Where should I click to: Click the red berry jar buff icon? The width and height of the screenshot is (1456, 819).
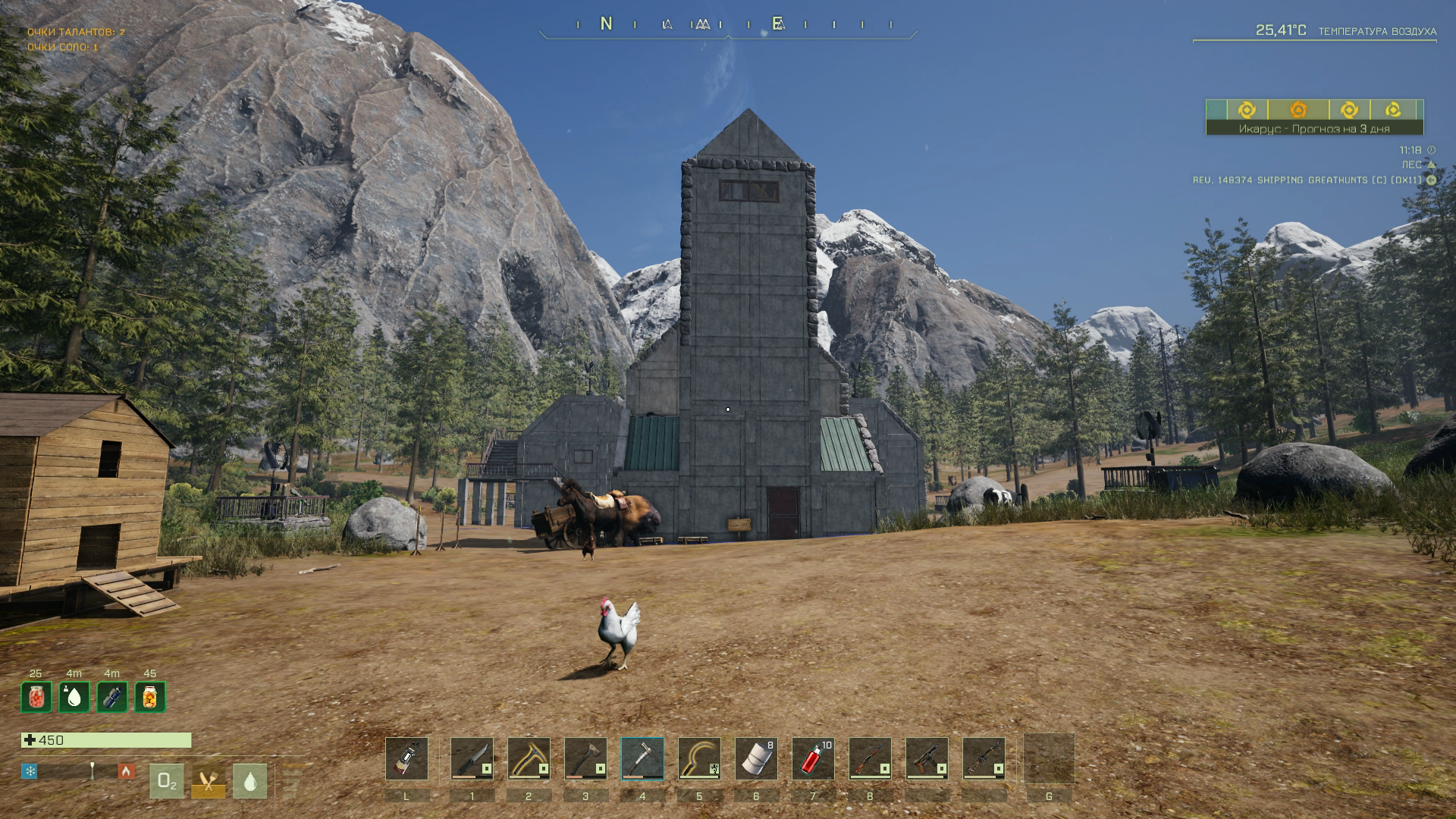tap(36, 697)
